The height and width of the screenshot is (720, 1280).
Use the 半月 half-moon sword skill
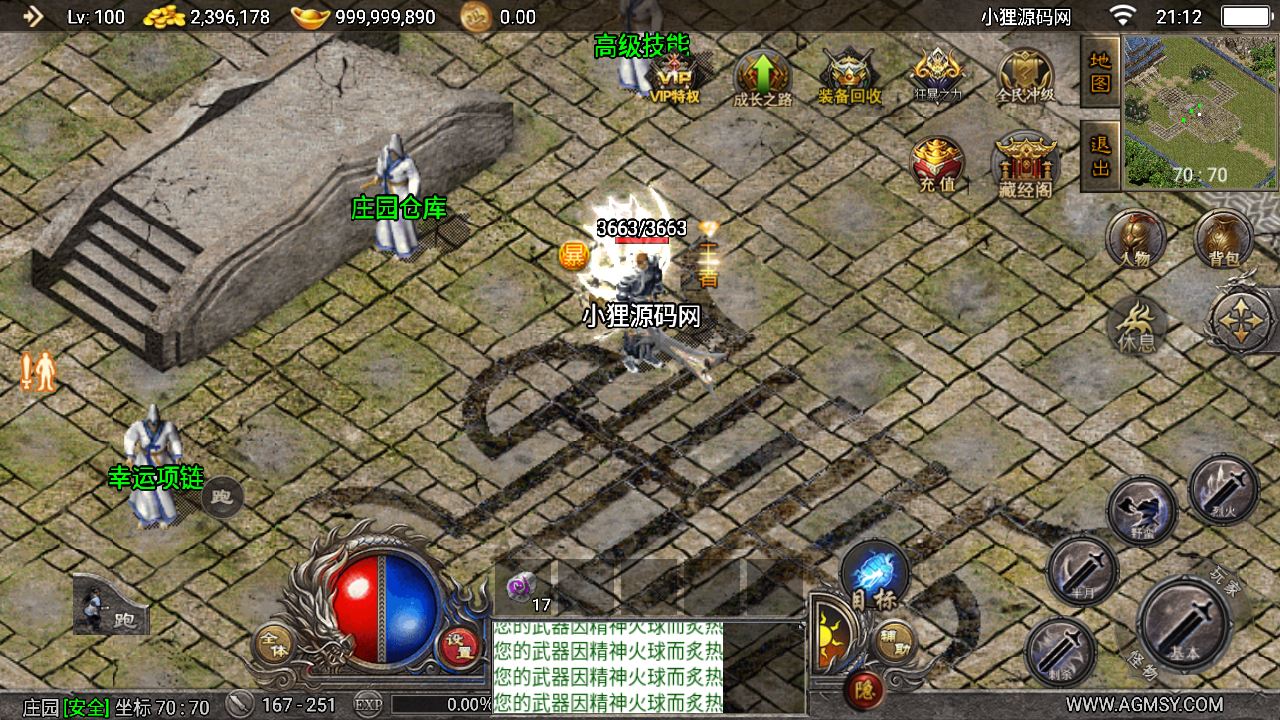click(1082, 570)
